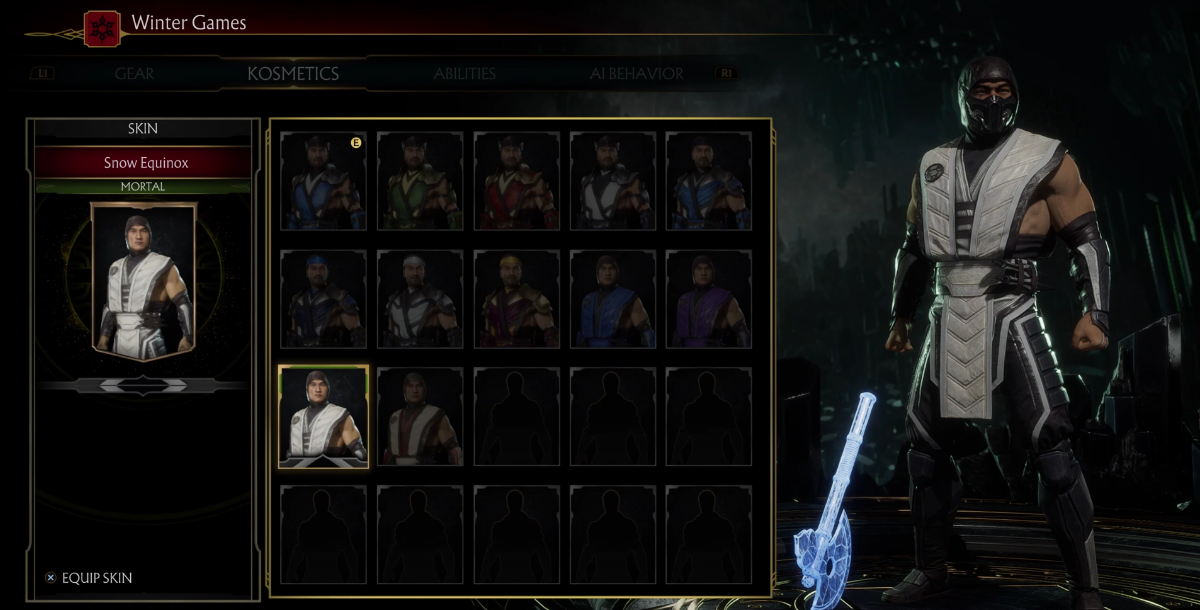Click the Snow Equinox skin preview card

143,279
